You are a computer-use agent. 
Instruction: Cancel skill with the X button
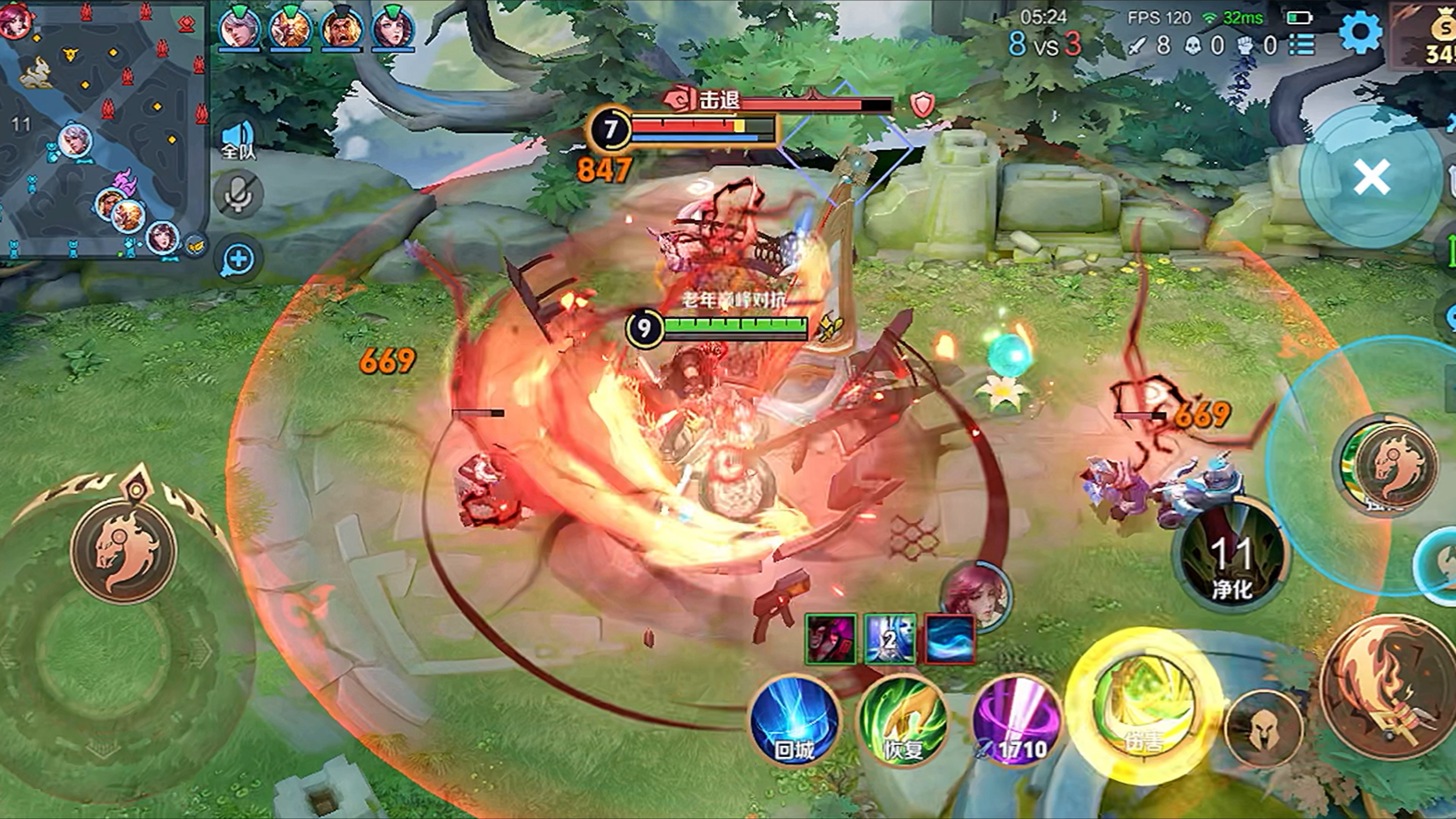(x=1371, y=177)
